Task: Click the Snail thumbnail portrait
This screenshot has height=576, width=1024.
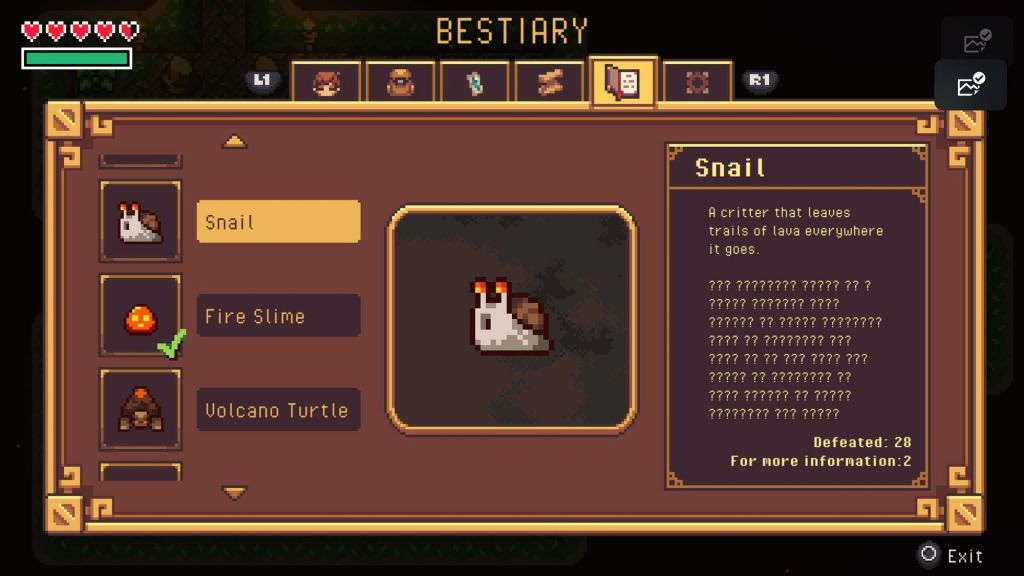Action: (140, 222)
